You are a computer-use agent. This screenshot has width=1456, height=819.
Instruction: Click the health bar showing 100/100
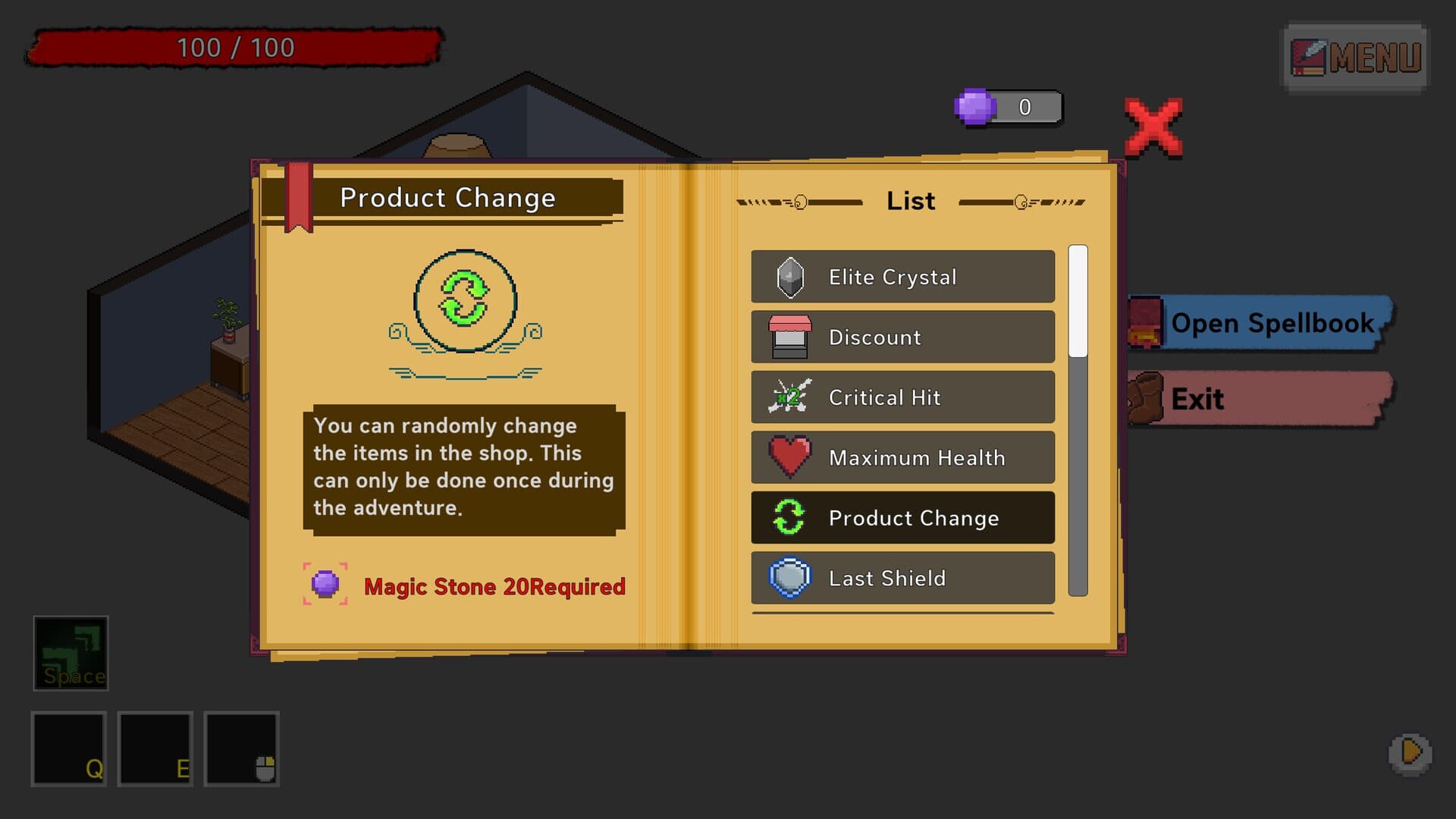click(x=235, y=47)
